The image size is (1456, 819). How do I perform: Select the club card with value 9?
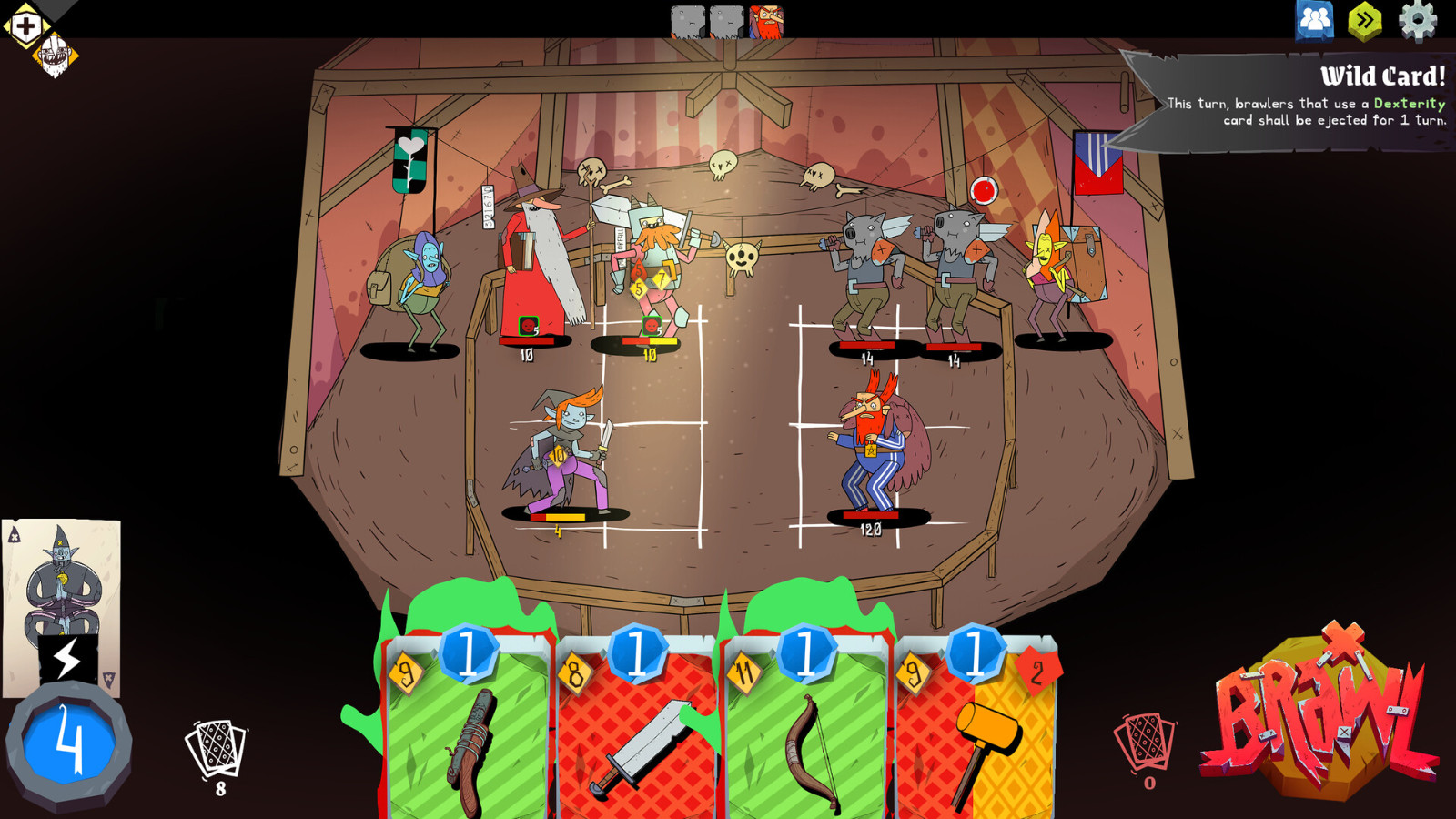coord(464,728)
